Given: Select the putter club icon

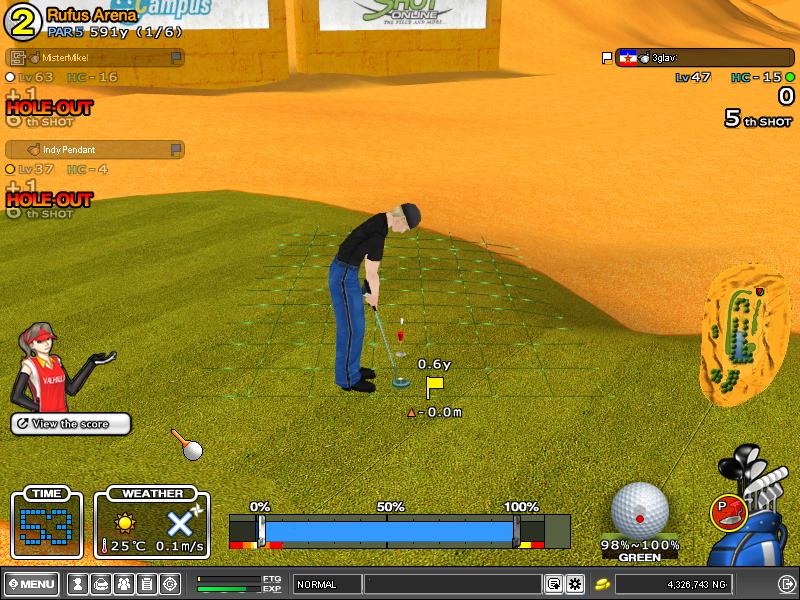Looking at the screenshot, I should (728, 512).
